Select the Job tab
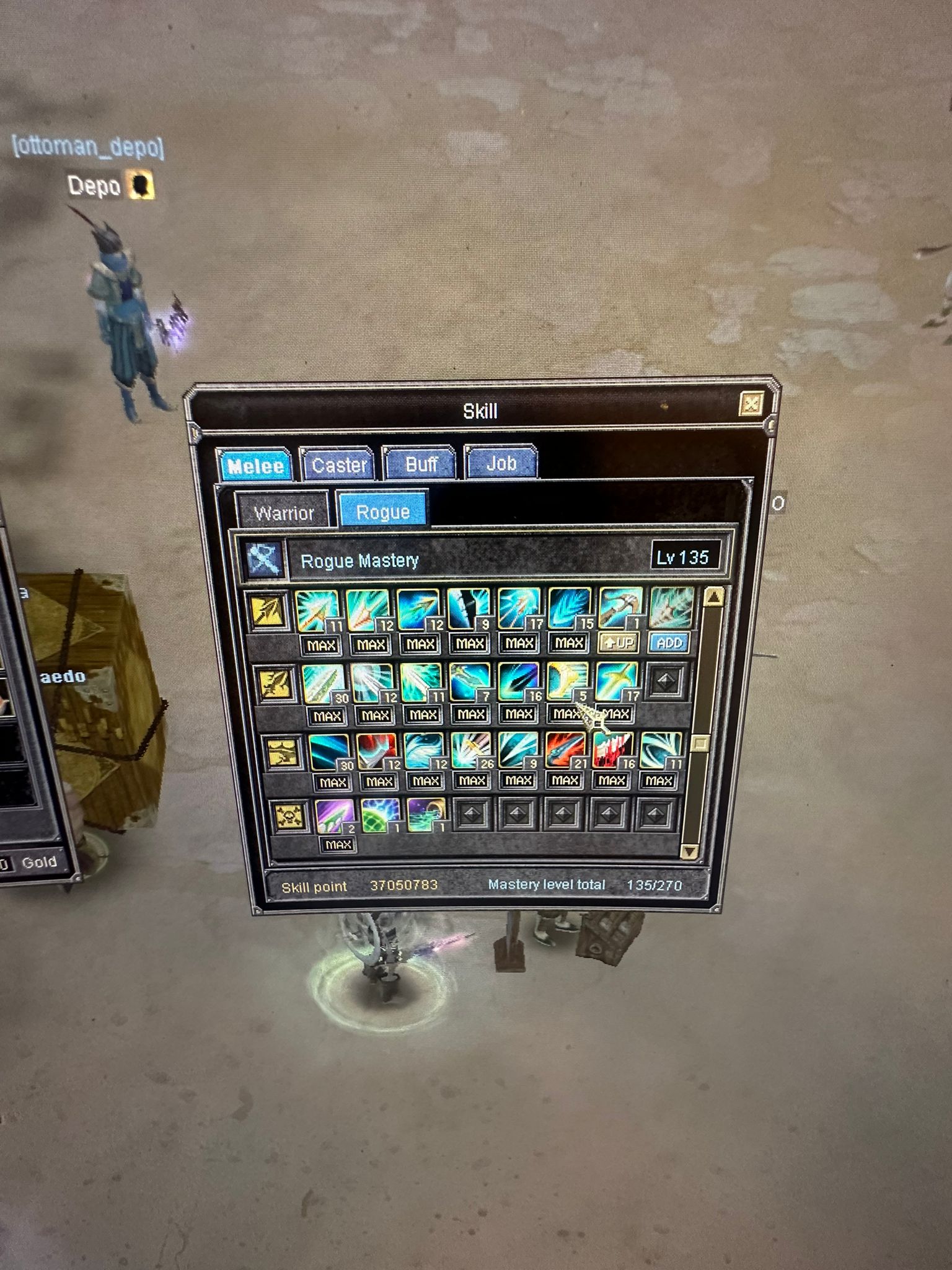Screen dimensions: 952x1270 [501, 463]
